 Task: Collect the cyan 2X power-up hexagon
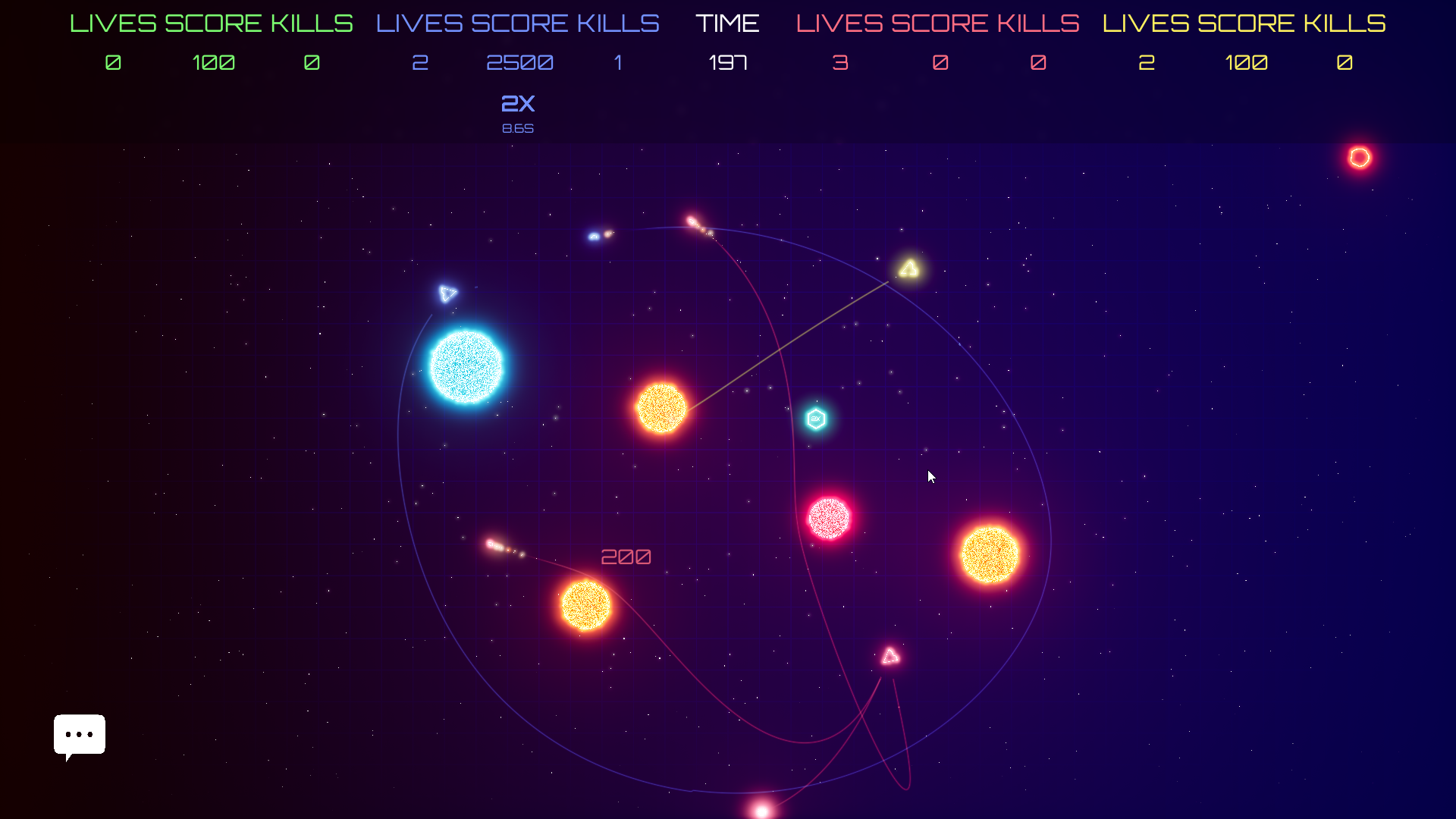click(x=815, y=418)
